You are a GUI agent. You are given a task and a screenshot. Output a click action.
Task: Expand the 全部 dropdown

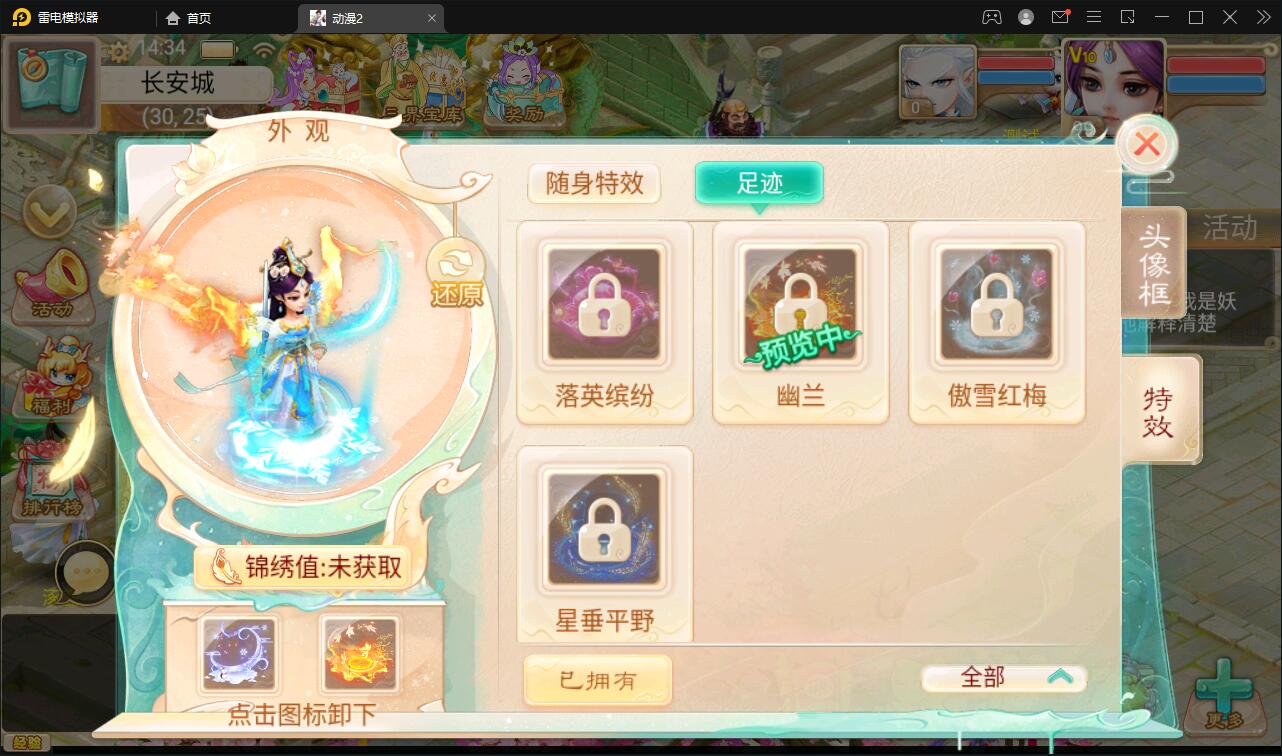(x=1003, y=677)
